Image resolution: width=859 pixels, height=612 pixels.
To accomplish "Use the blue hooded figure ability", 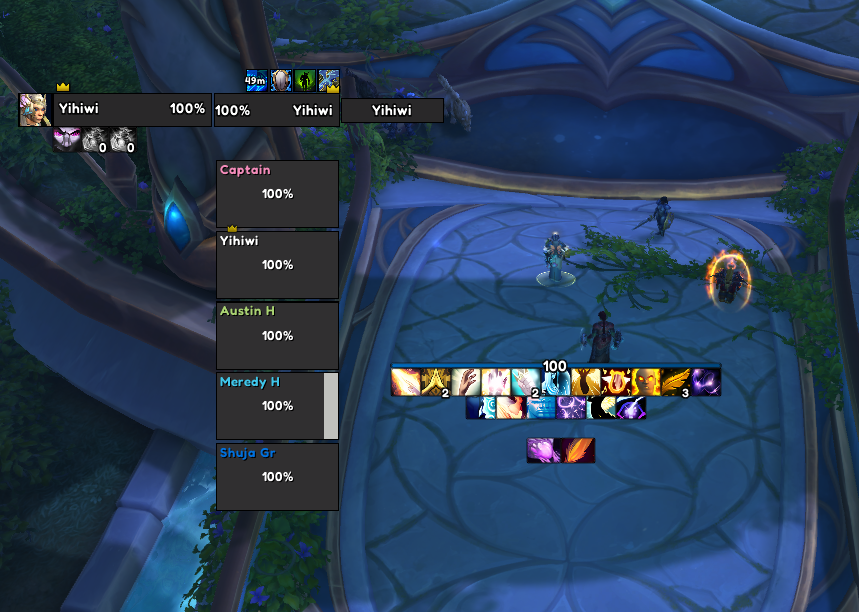I will pyautogui.click(x=555, y=382).
